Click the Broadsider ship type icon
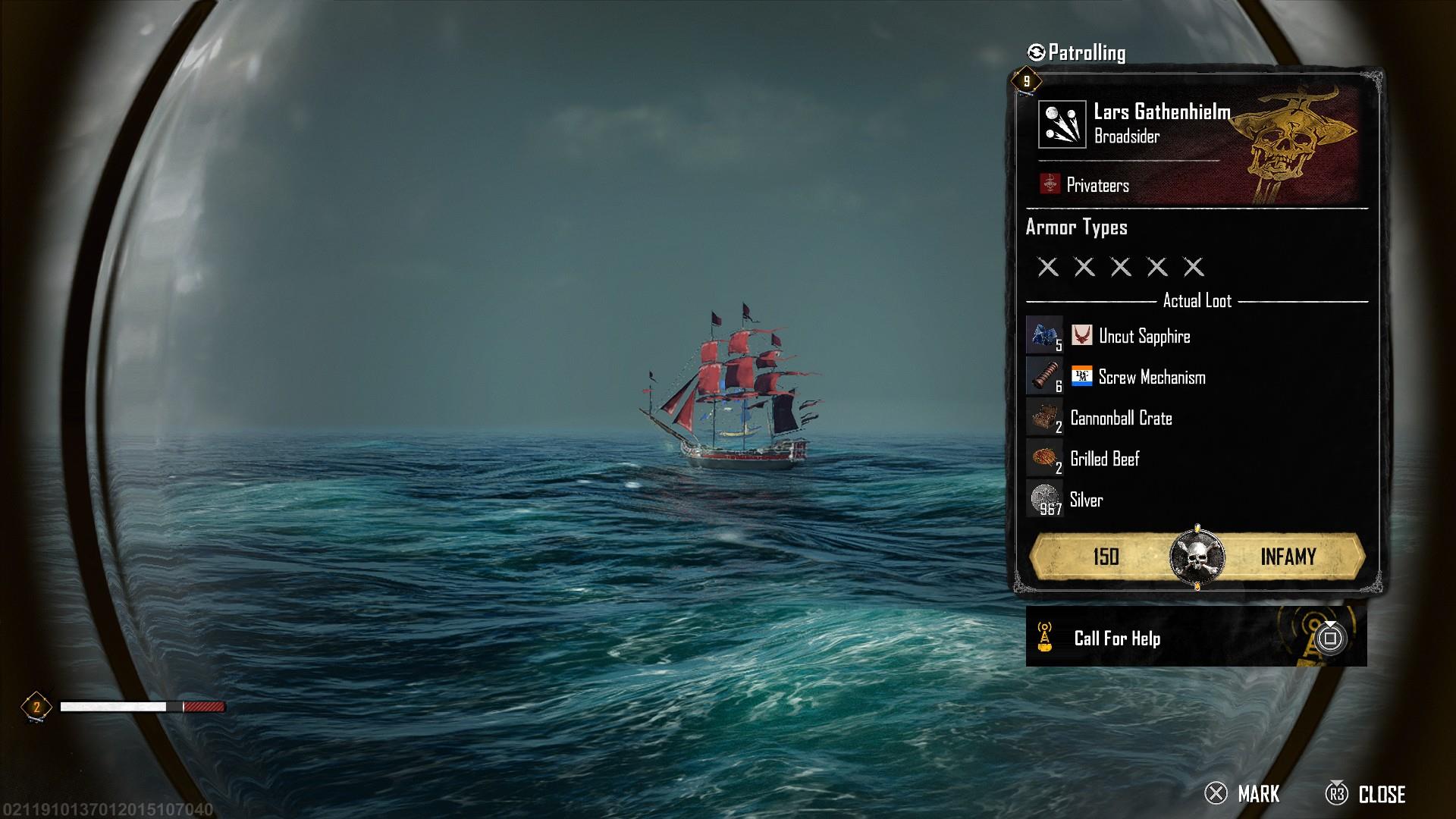 pos(1061,124)
